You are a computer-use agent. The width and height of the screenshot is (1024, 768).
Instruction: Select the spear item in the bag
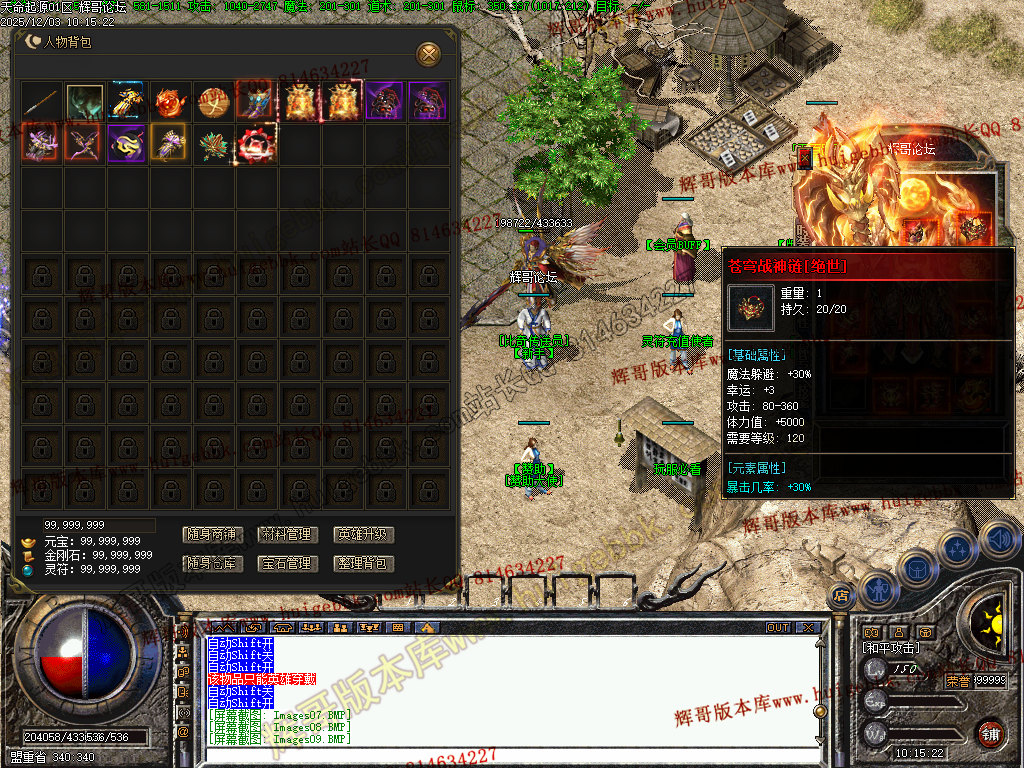[42, 102]
